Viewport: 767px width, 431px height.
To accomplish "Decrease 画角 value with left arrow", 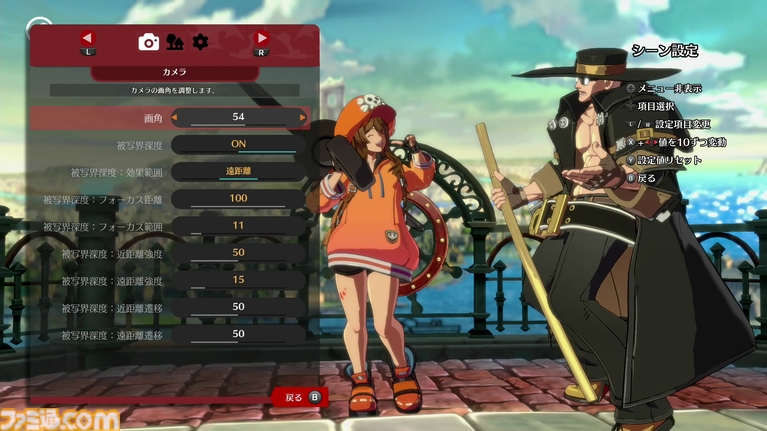I will [174, 117].
